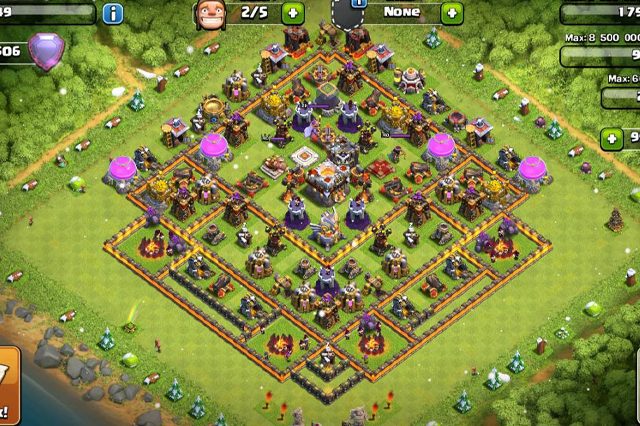Start an attack with the orange Attack button
The height and width of the screenshot is (426, 640).
(x=7, y=384)
